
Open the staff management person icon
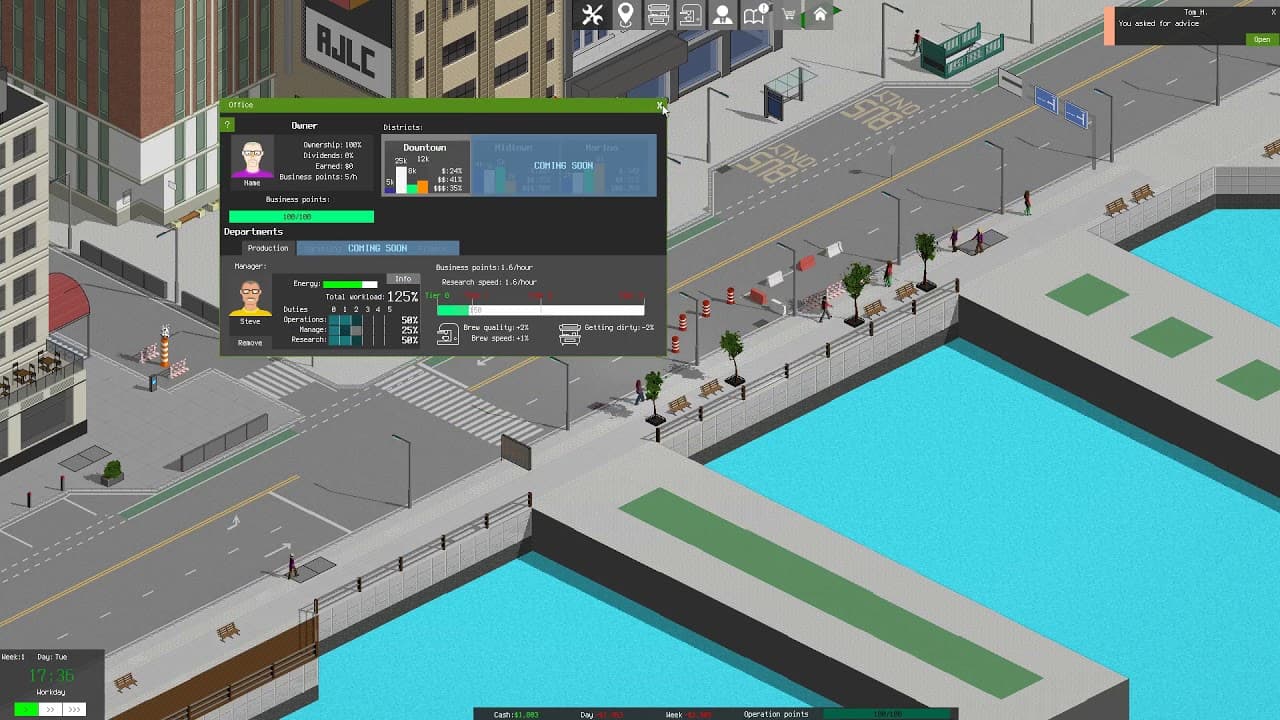[x=722, y=15]
